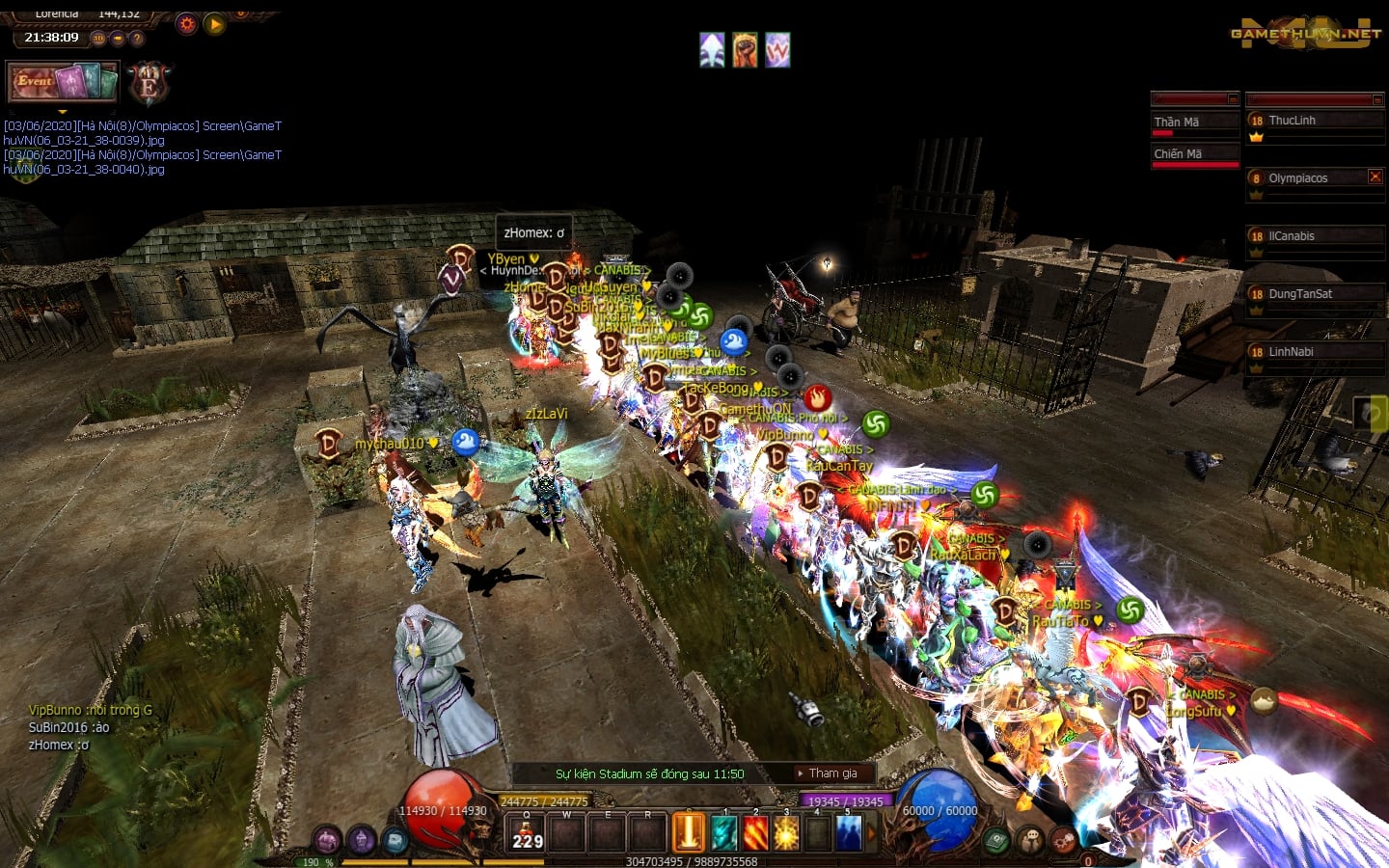Open the E shield emblem menu
The image size is (1389, 868).
click(x=149, y=84)
